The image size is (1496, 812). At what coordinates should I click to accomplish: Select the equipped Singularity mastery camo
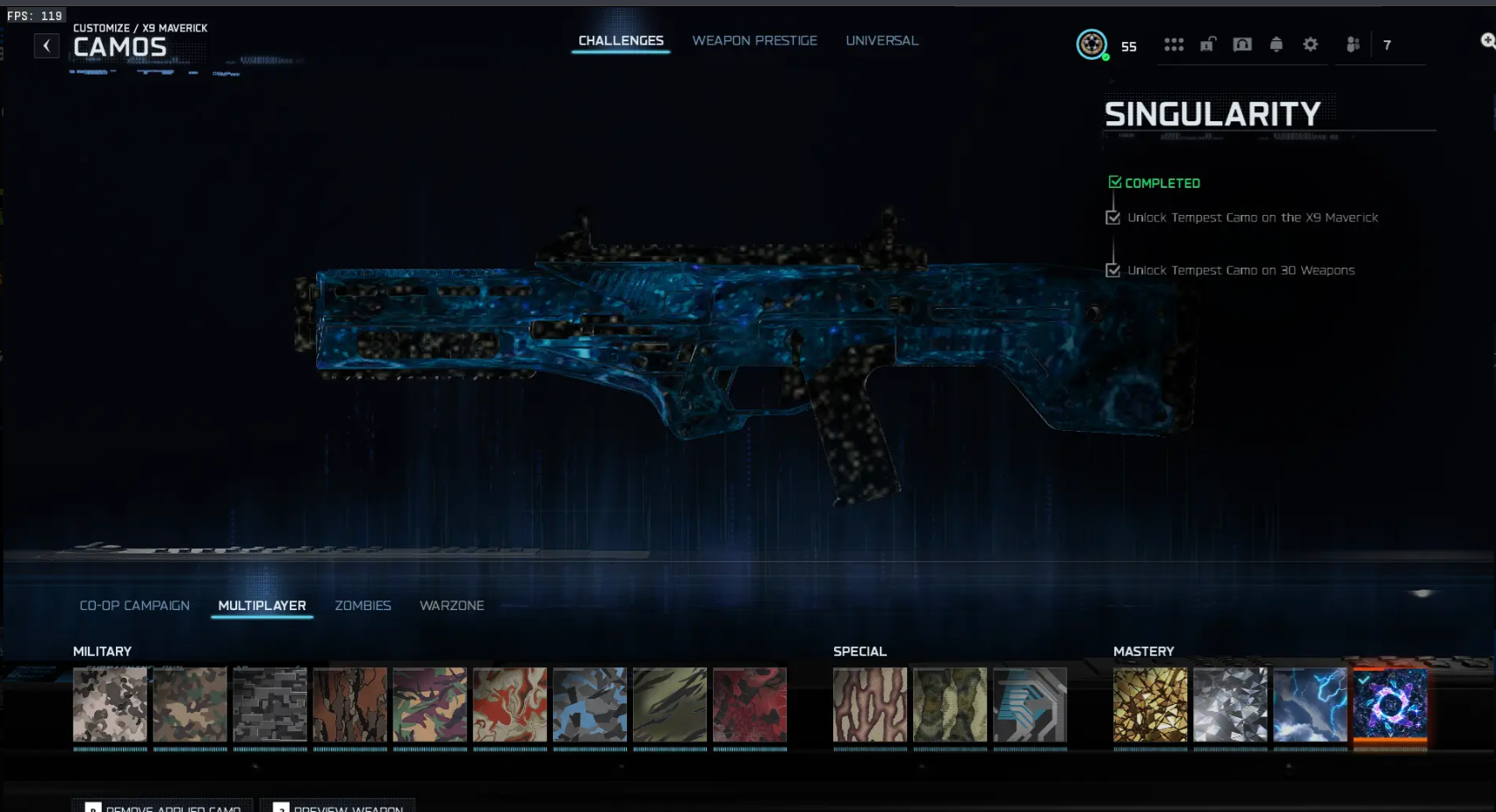(1390, 705)
